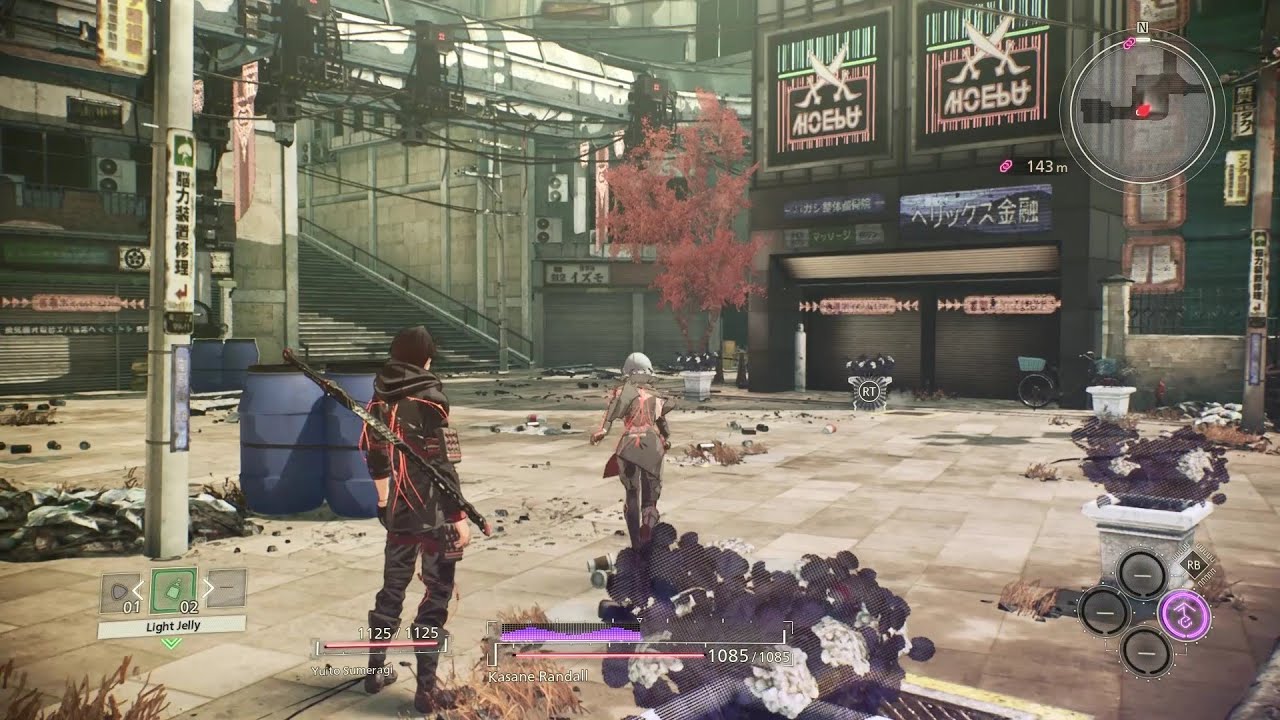Click the red player marker on minimap
This screenshot has height=720, width=1280.
pyautogui.click(x=1141, y=109)
